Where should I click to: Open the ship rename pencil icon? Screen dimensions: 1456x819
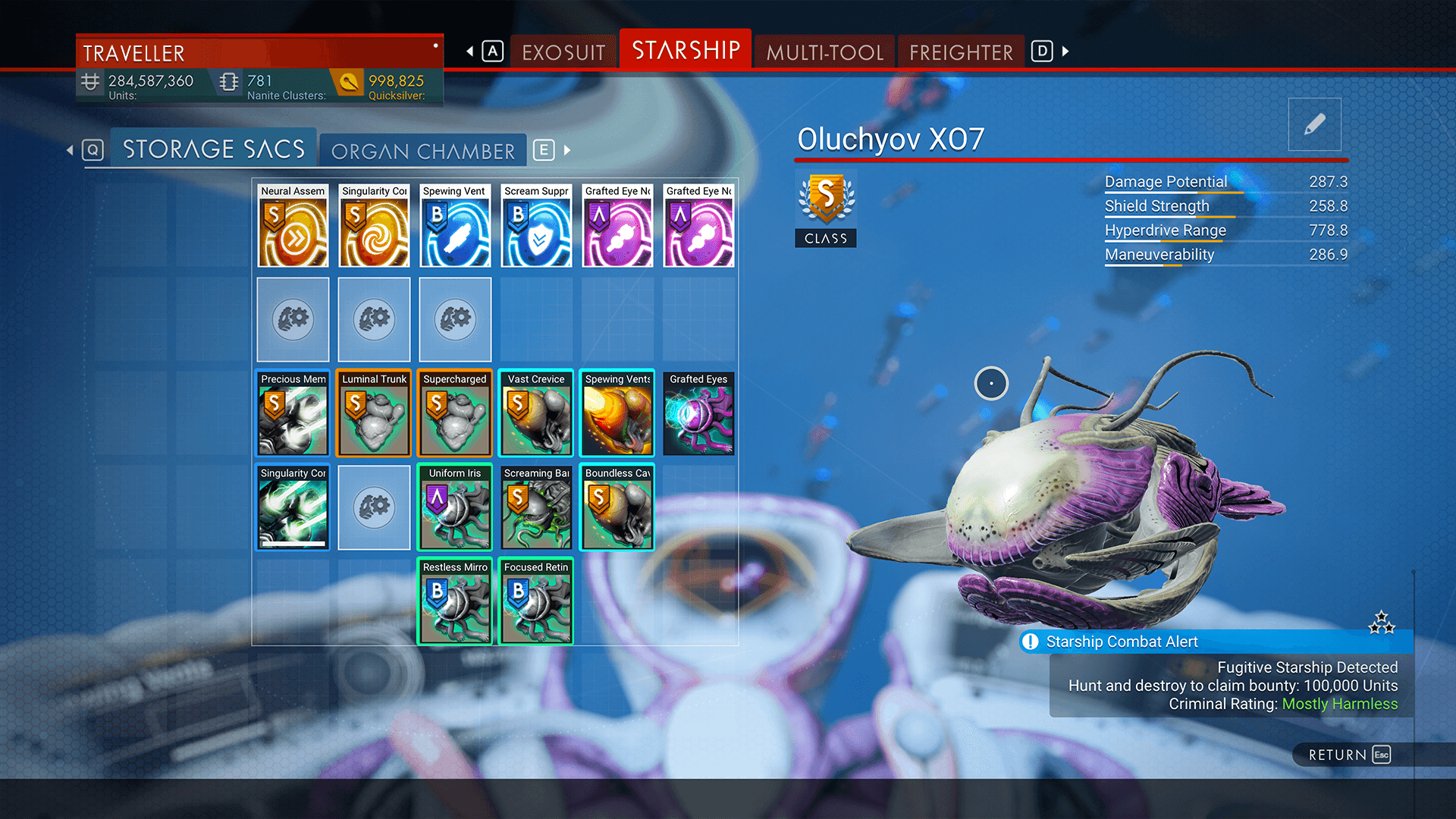pos(1315,124)
